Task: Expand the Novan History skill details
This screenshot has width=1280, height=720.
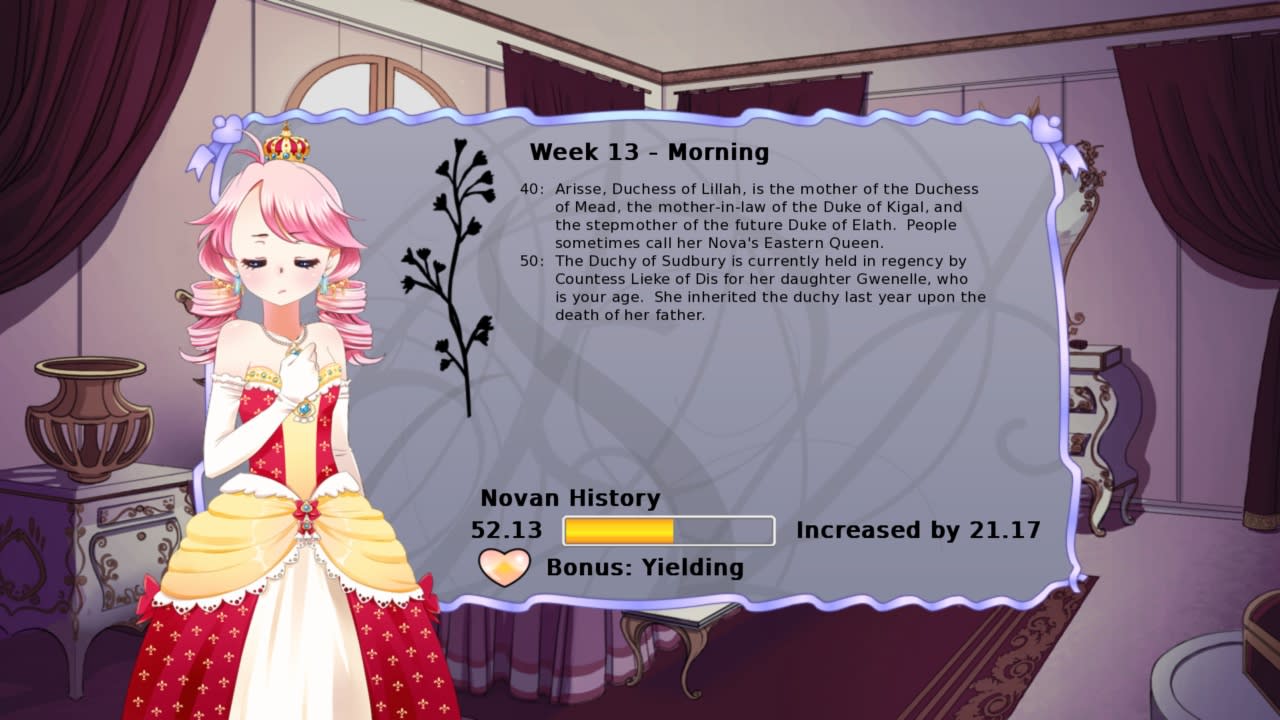Action: point(571,498)
